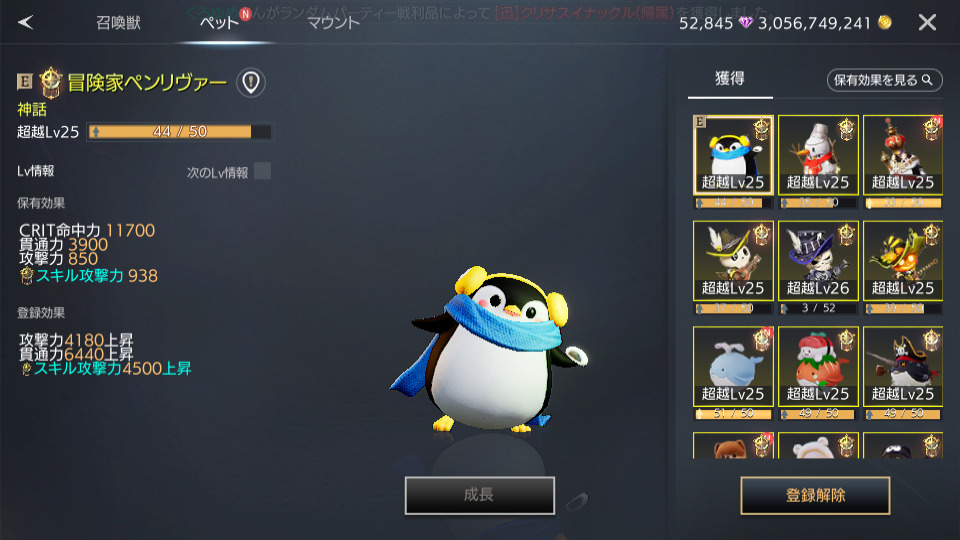The height and width of the screenshot is (540, 960).
Task: Choose the pirate penguin pet tile
Action: 902,366
